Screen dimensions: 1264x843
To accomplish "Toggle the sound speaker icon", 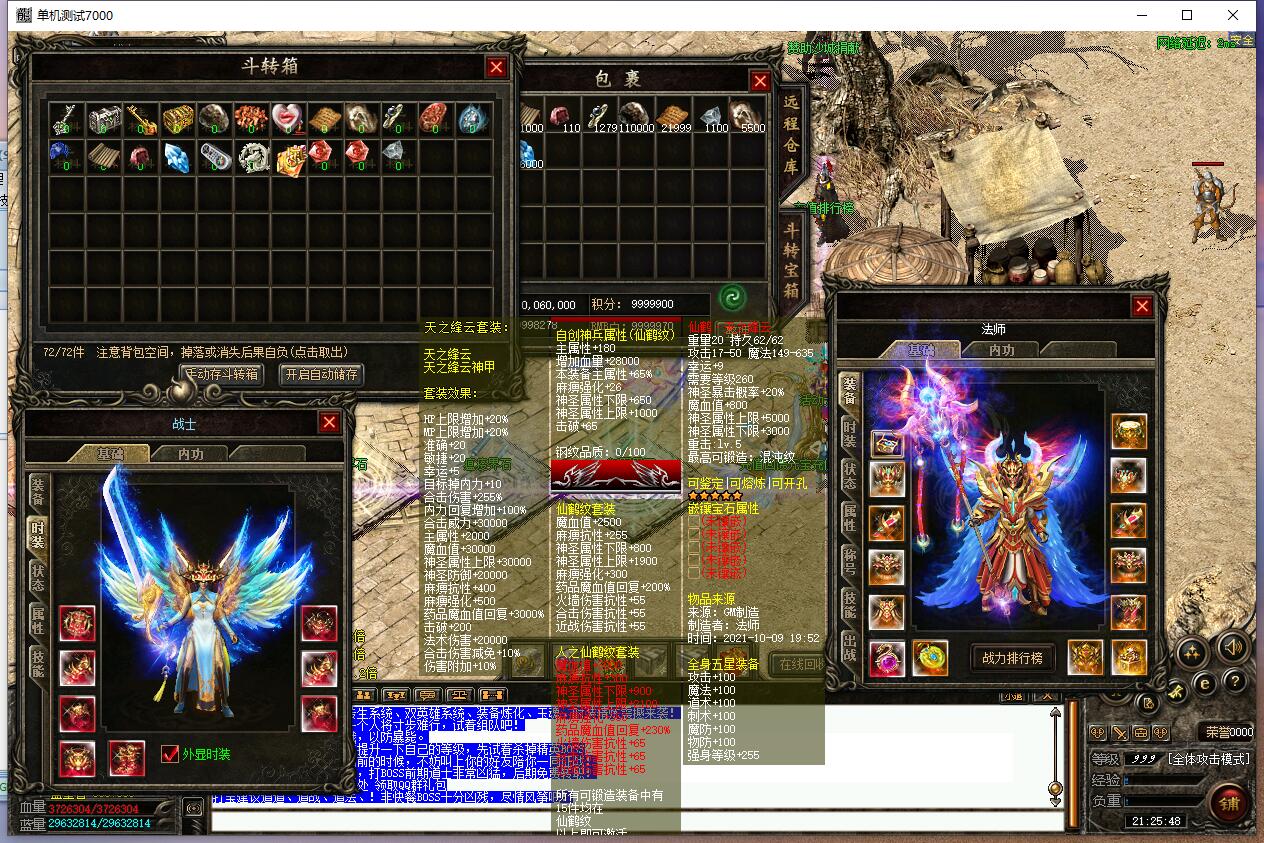I will click(1233, 649).
